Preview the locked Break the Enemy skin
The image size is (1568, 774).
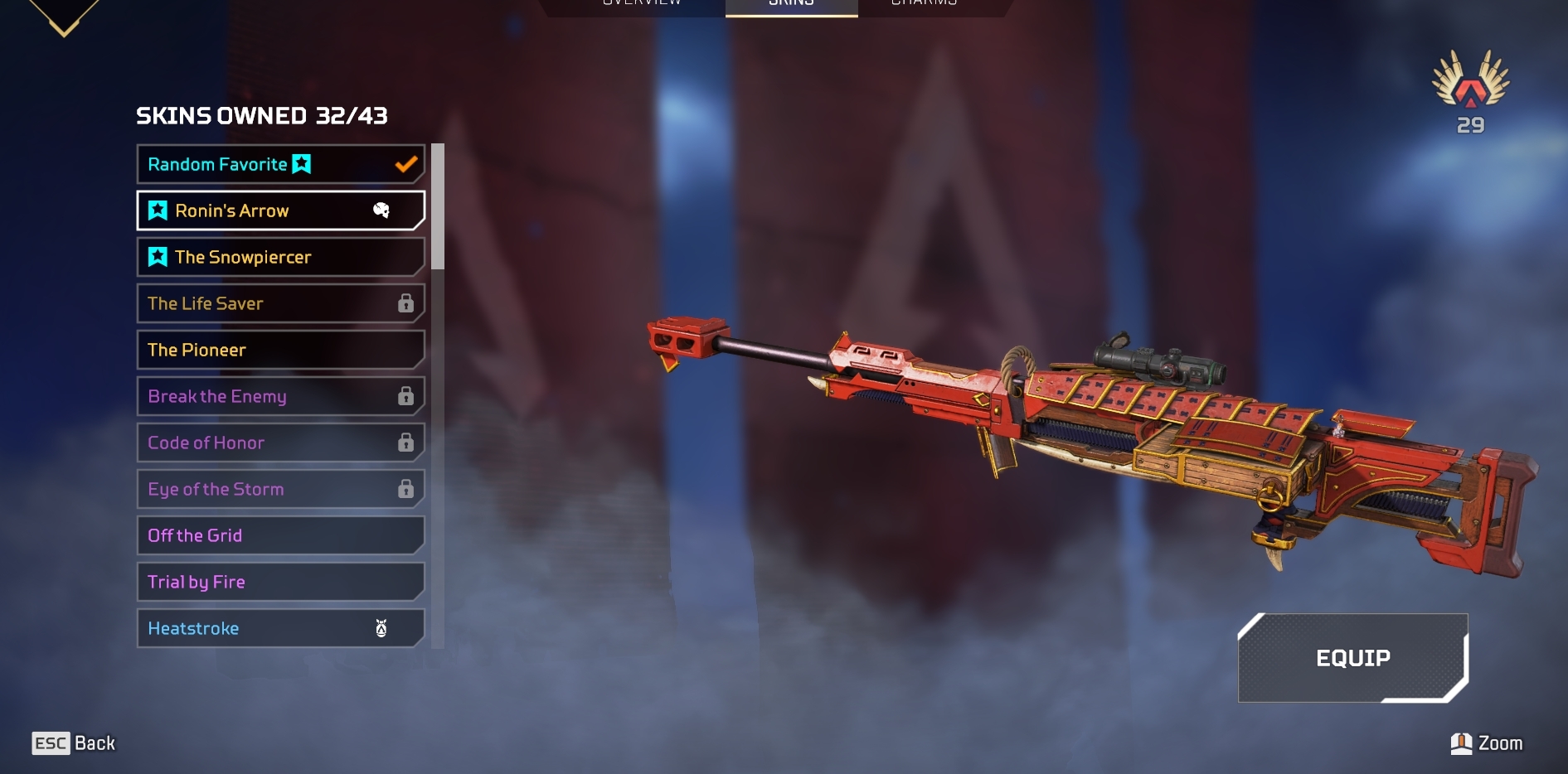pyautogui.click(x=280, y=396)
